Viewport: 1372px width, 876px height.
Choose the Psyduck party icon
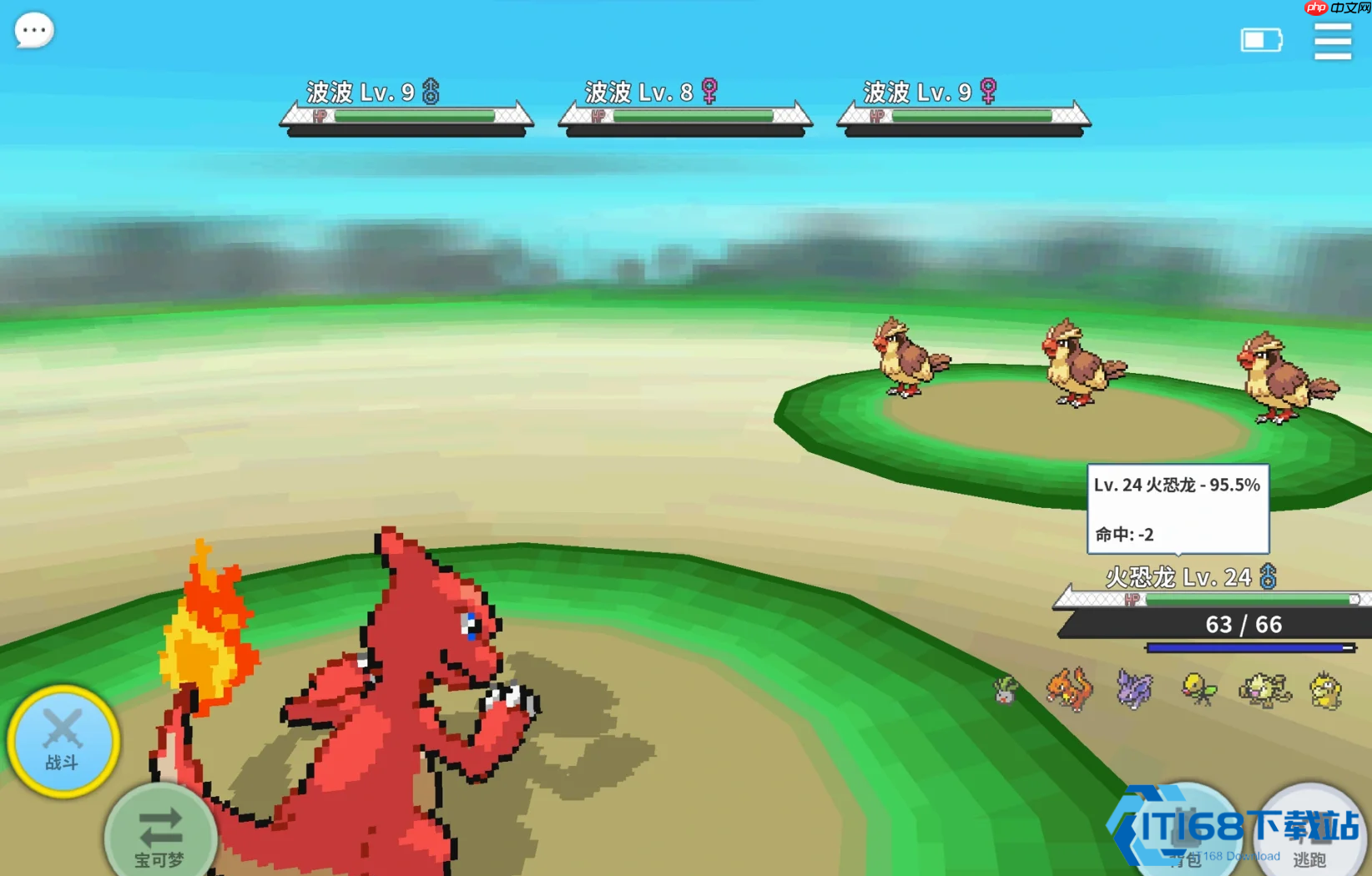click(x=1326, y=691)
